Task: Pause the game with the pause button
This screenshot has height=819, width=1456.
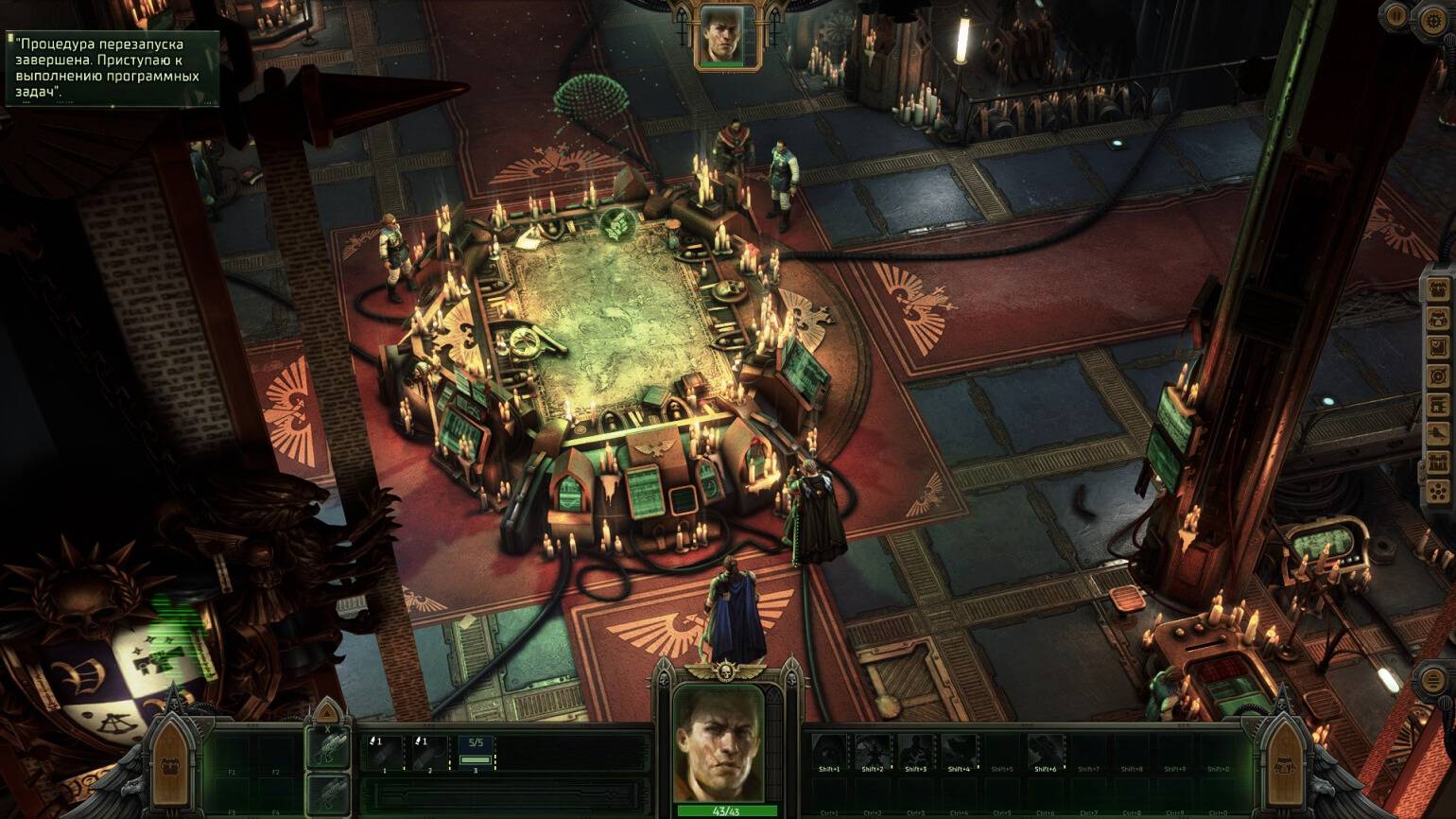Action: point(1396,15)
